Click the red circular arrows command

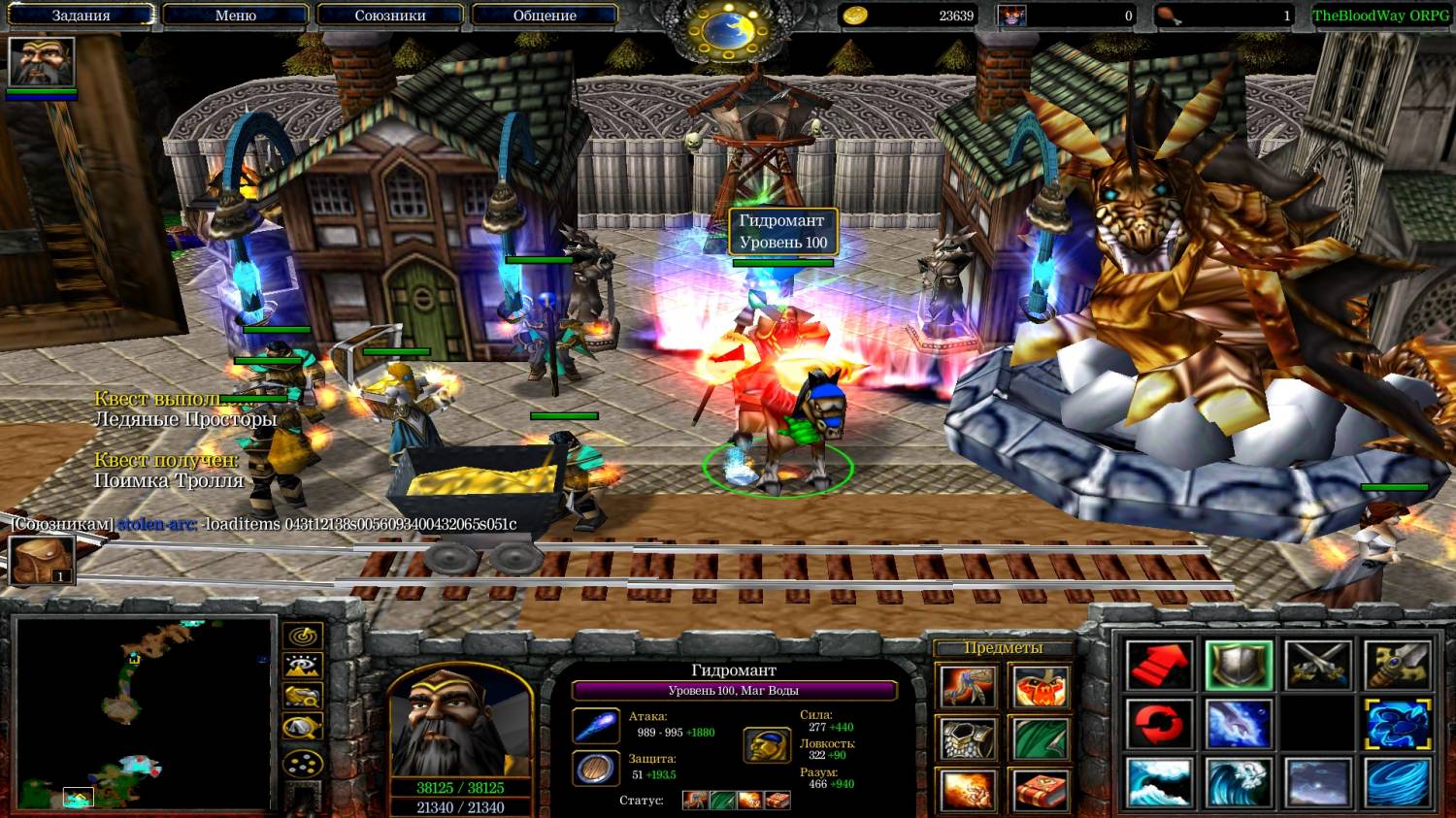pyautogui.click(x=1160, y=725)
